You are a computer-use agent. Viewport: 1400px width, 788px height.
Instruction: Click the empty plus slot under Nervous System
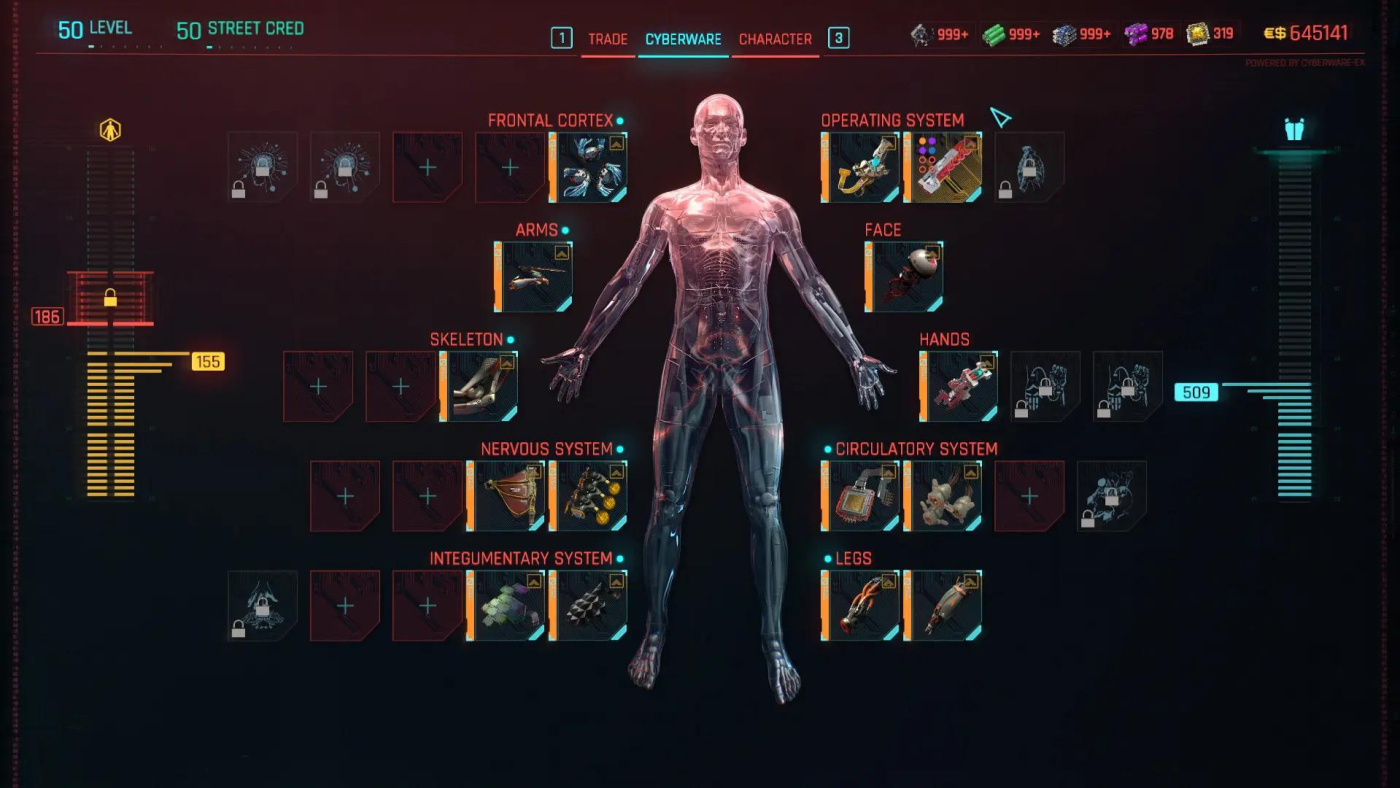[345, 495]
